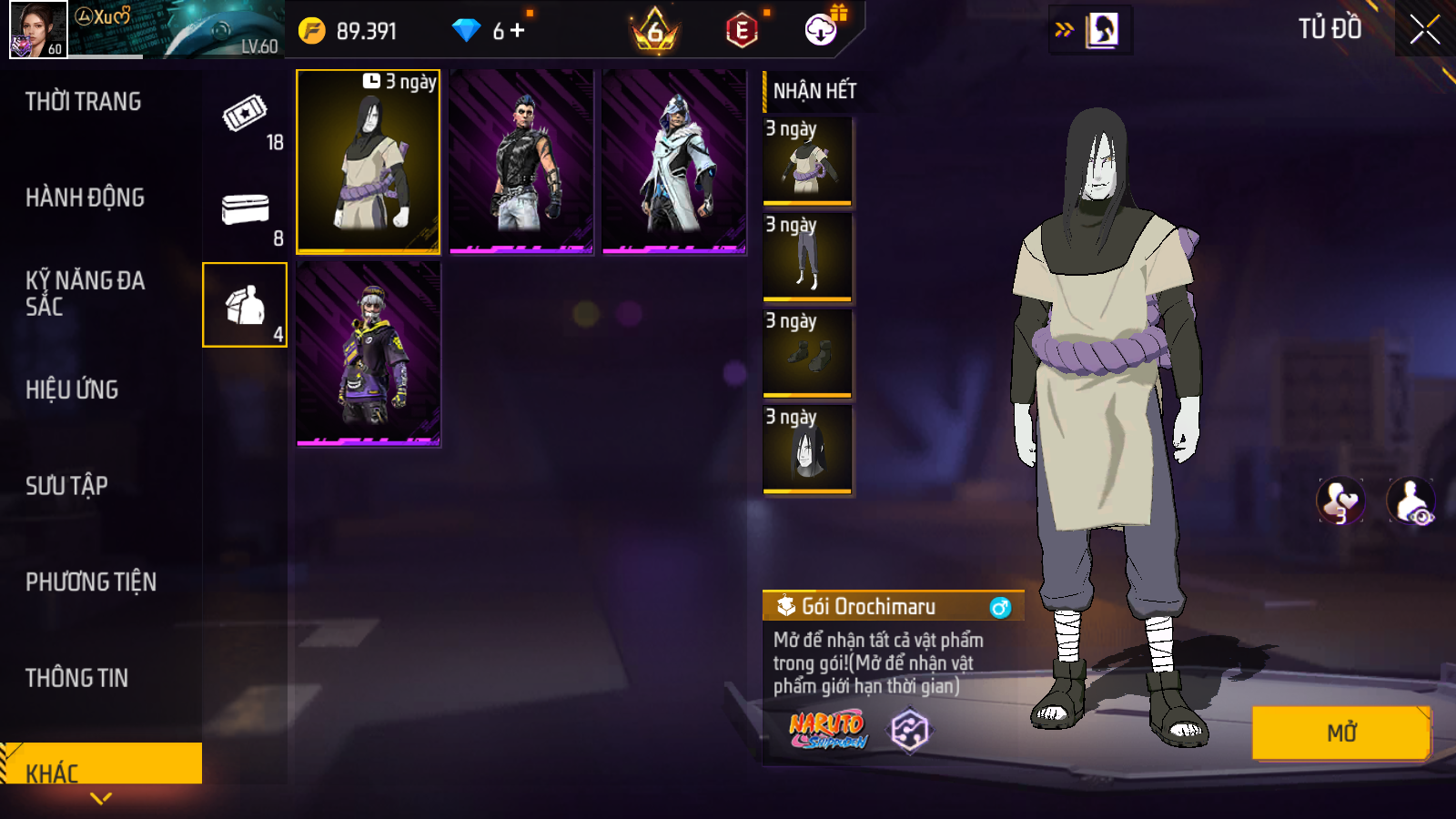Close the TỦ ĐỒ wardrobe screen

tap(1424, 30)
